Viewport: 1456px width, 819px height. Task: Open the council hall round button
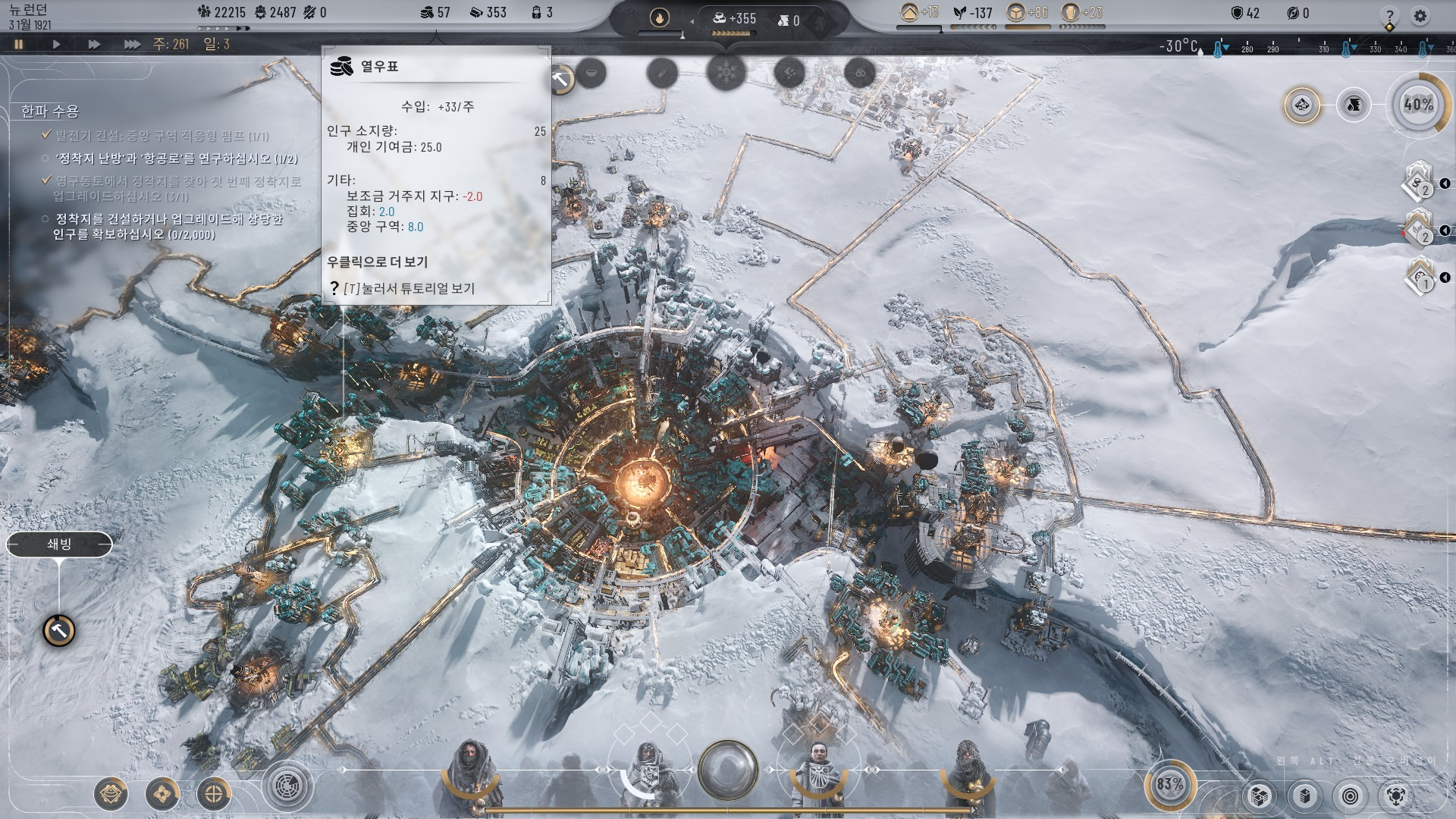pyautogui.click(x=727, y=770)
